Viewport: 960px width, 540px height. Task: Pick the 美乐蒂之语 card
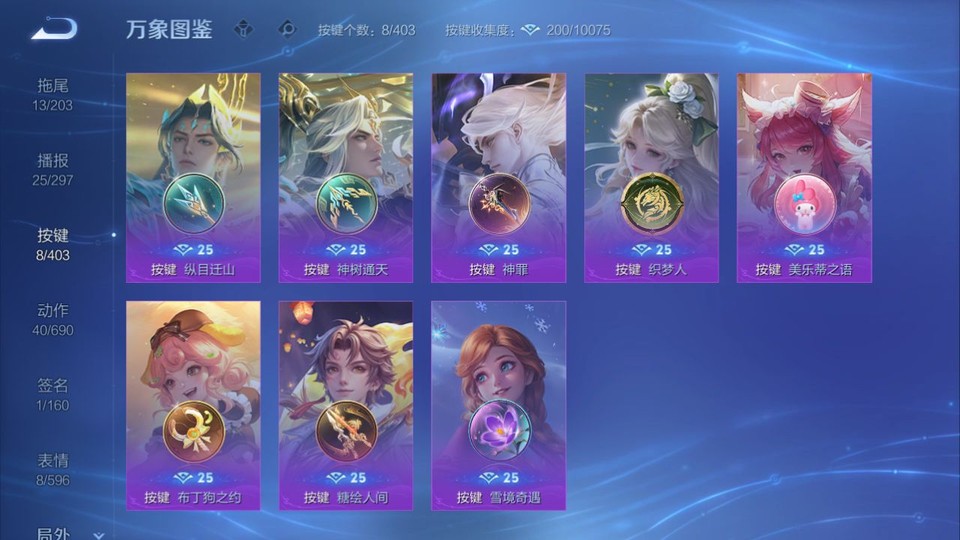804,177
